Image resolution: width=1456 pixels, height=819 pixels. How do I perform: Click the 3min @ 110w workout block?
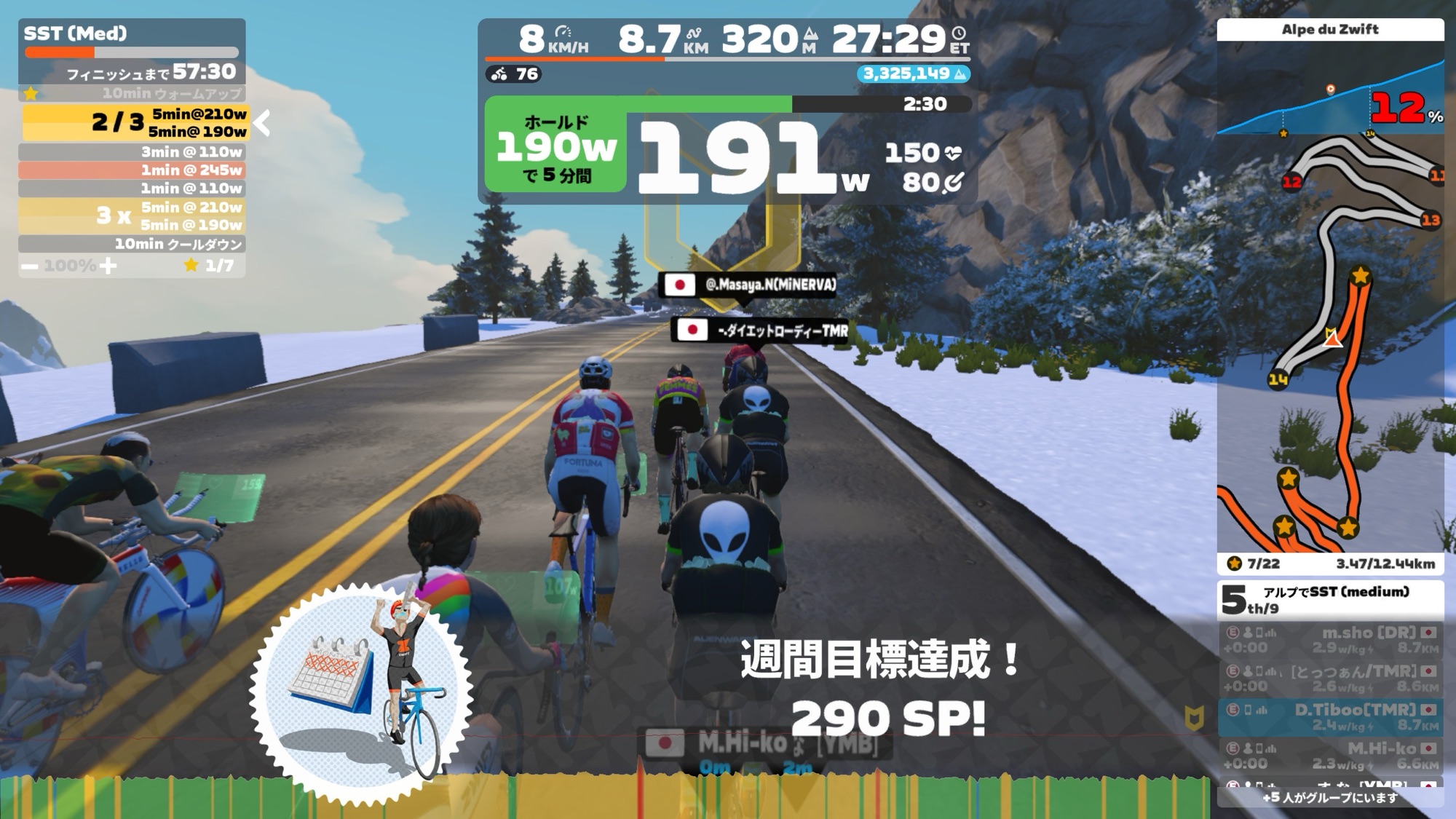point(132,152)
